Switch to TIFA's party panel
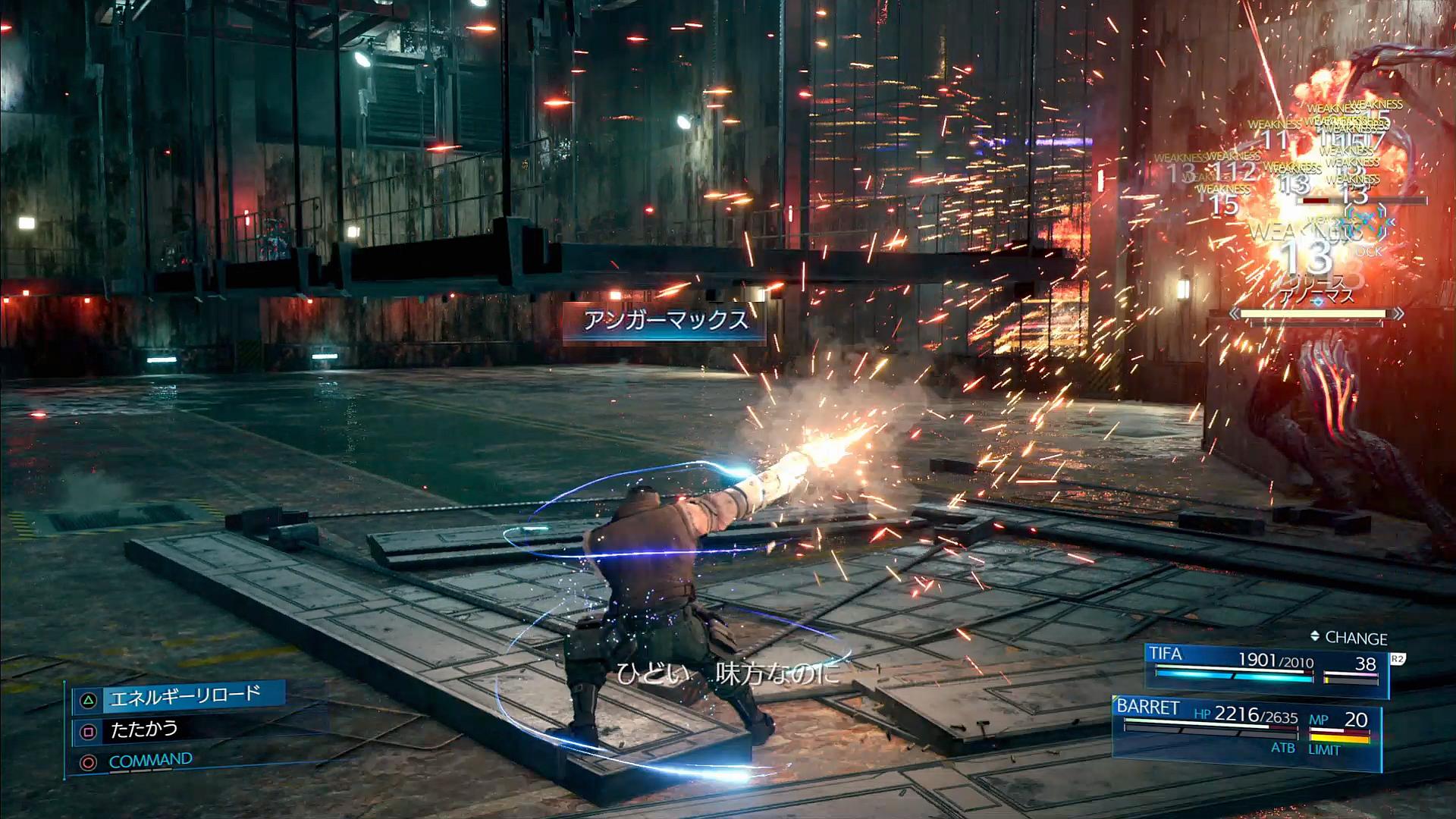Screen dimensions: 1456x819 click(x=1265, y=669)
